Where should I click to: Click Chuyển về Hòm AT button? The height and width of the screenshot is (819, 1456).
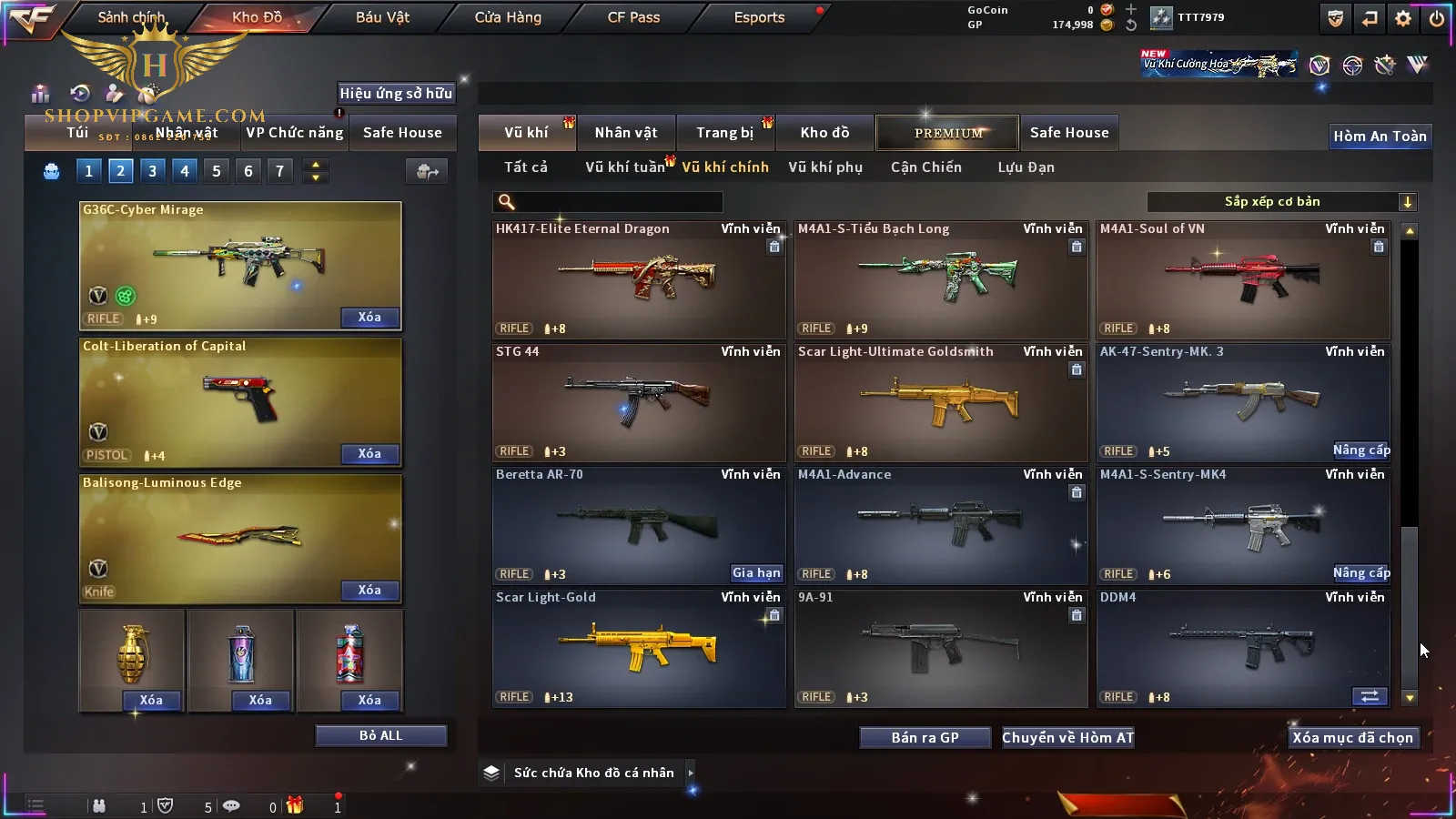(1067, 738)
